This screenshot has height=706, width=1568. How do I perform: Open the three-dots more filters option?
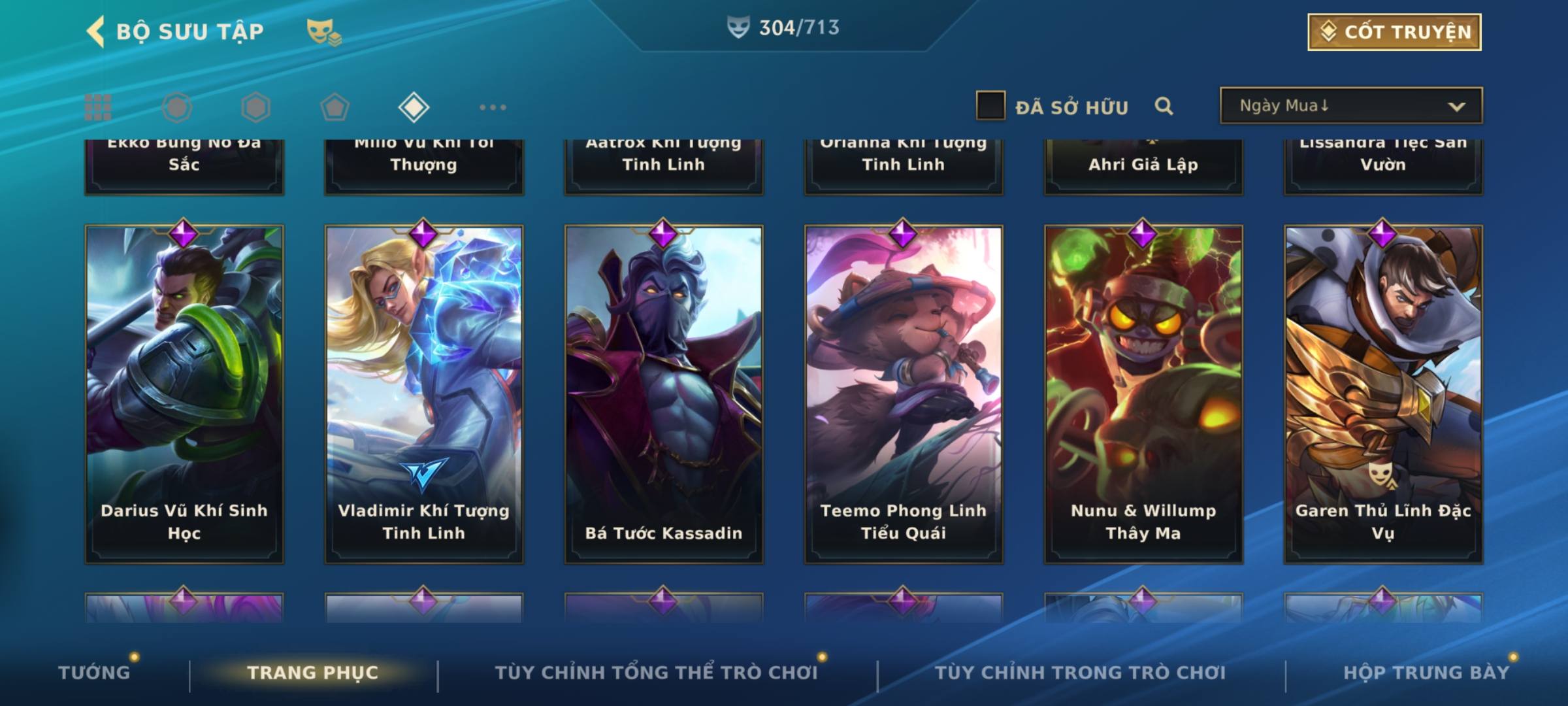tap(493, 107)
